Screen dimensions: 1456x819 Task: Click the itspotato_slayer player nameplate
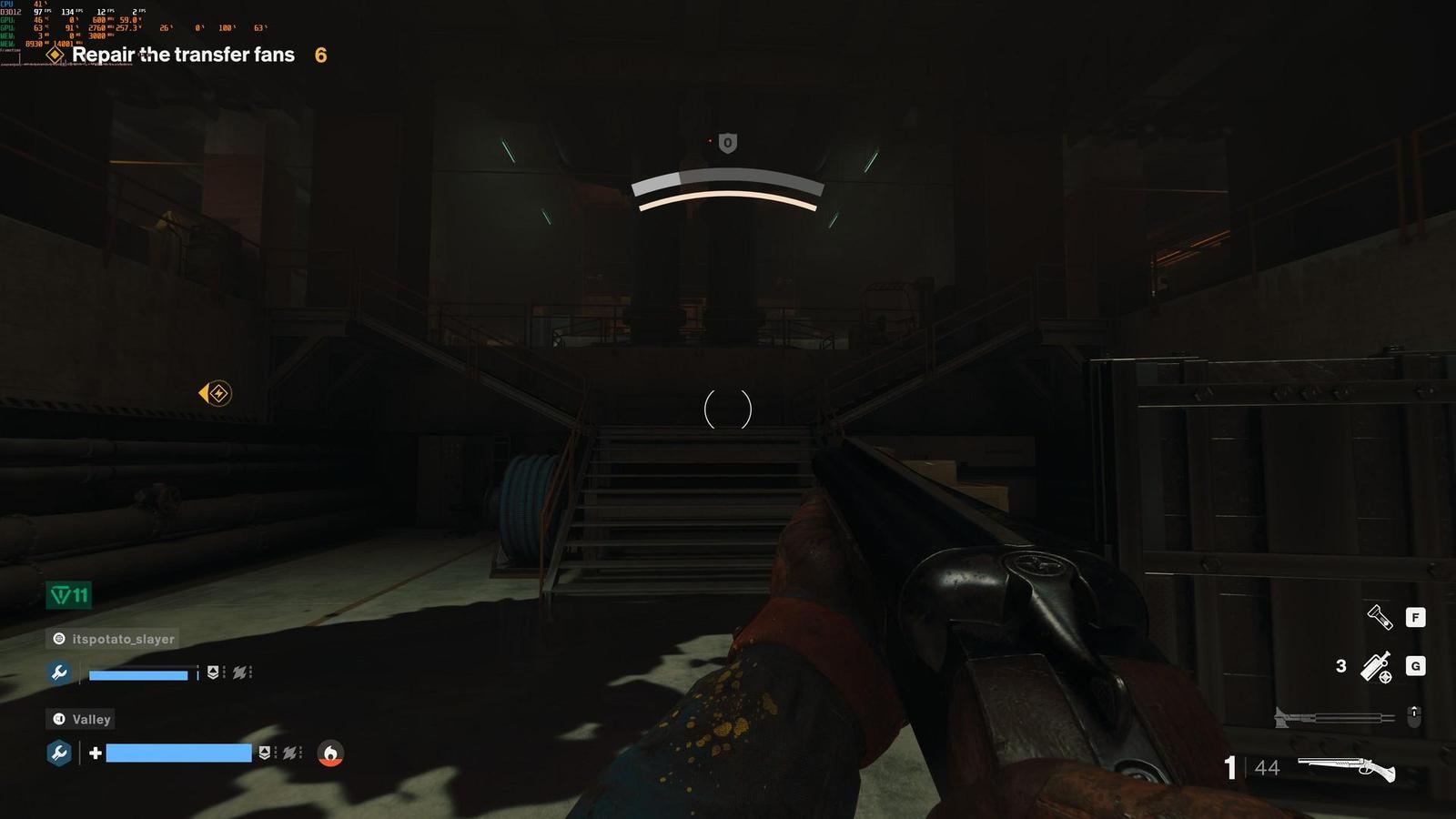pos(114,639)
